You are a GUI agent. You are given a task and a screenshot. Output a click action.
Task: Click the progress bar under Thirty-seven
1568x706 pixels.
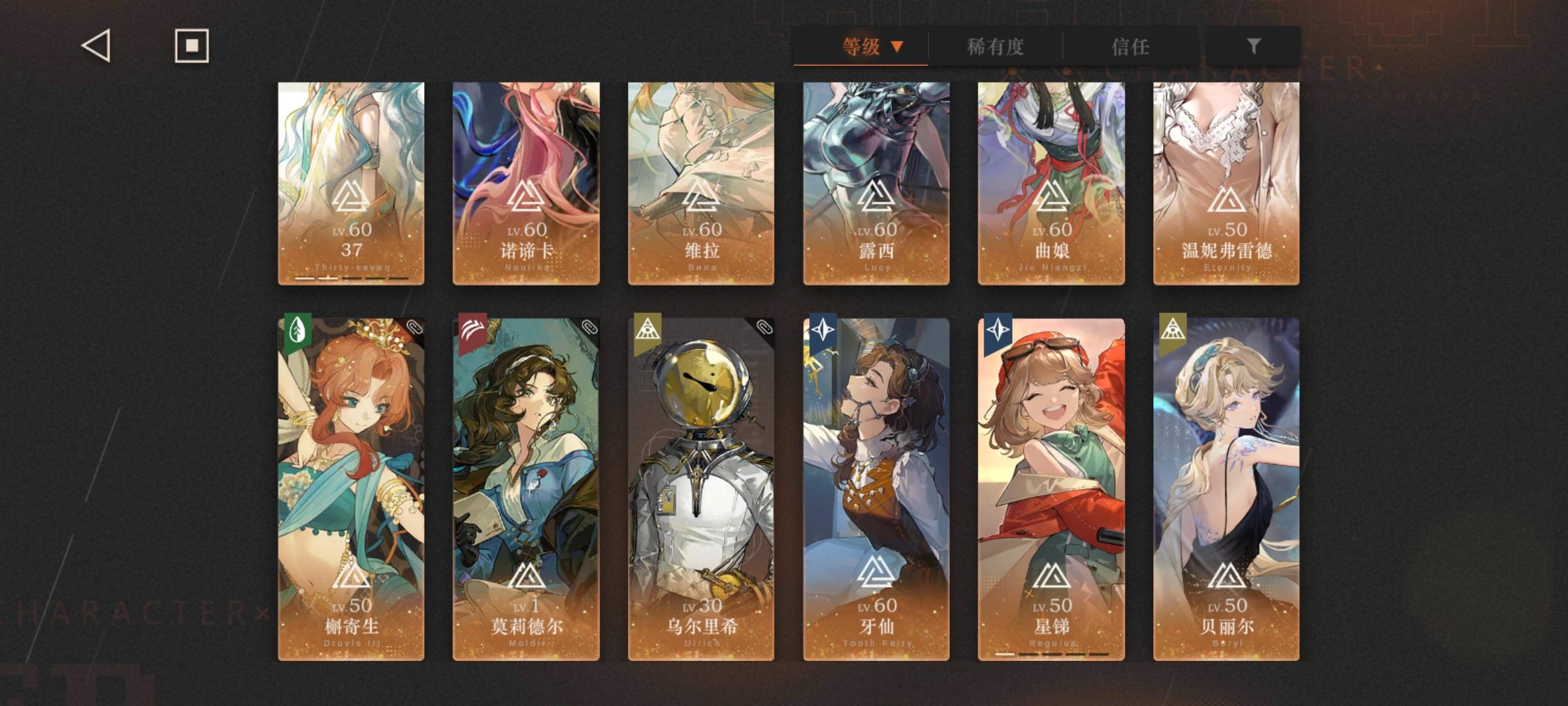pyautogui.click(x=352, y=279)
